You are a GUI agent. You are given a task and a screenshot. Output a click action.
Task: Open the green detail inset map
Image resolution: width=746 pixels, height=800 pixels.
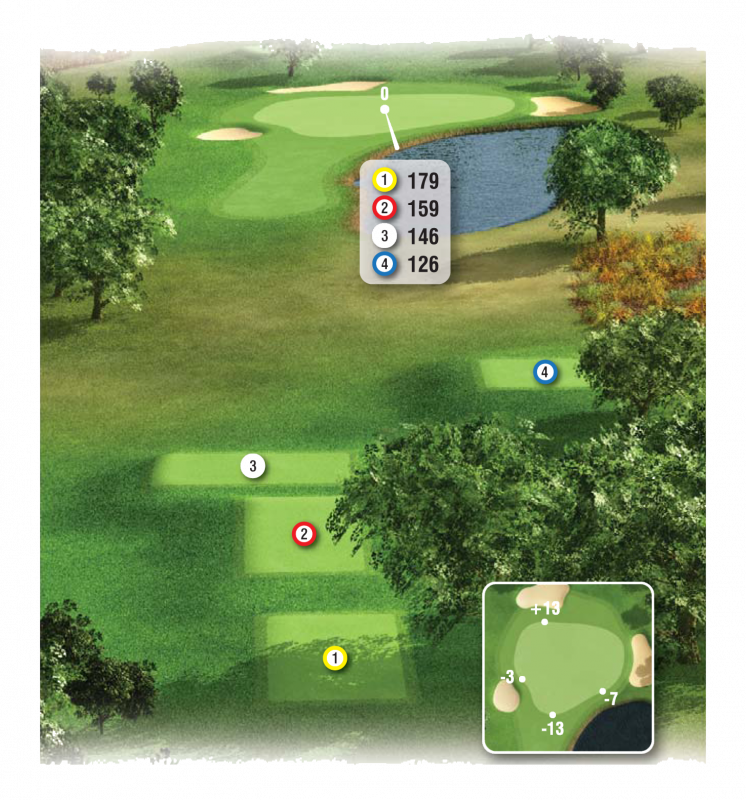pos(568,667)
